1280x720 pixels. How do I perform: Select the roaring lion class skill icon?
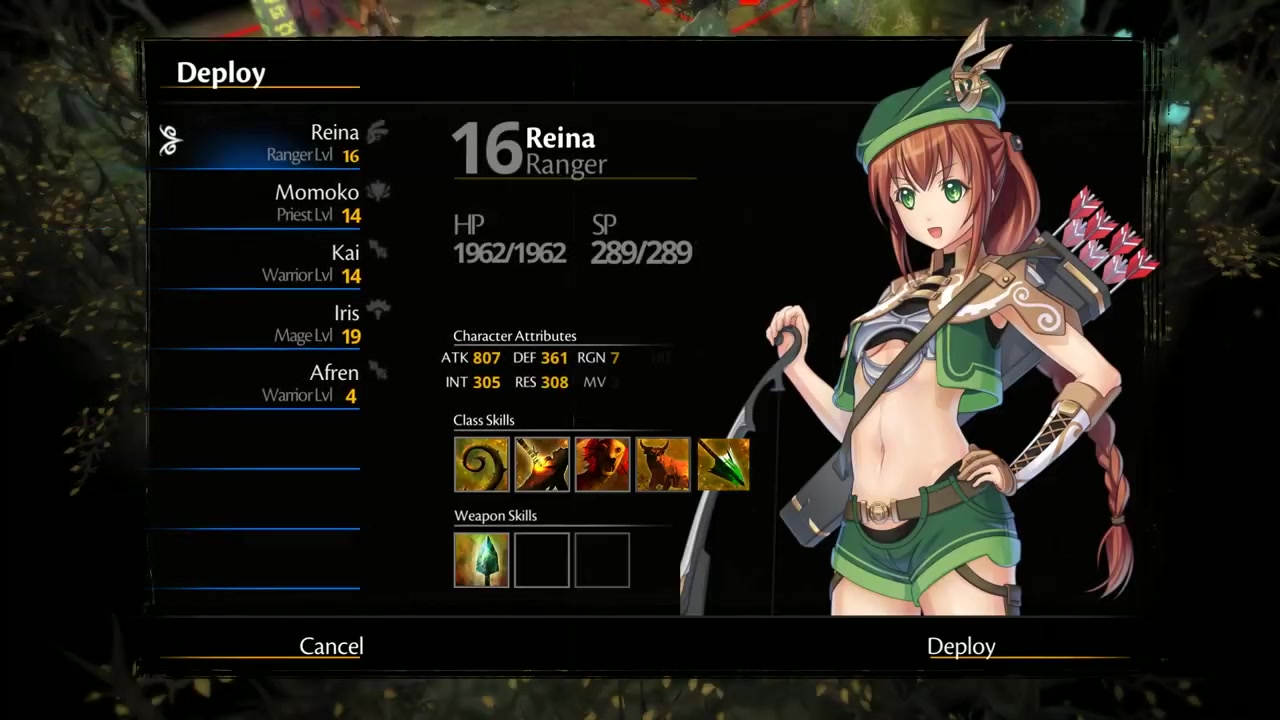(x=602, y=464)
